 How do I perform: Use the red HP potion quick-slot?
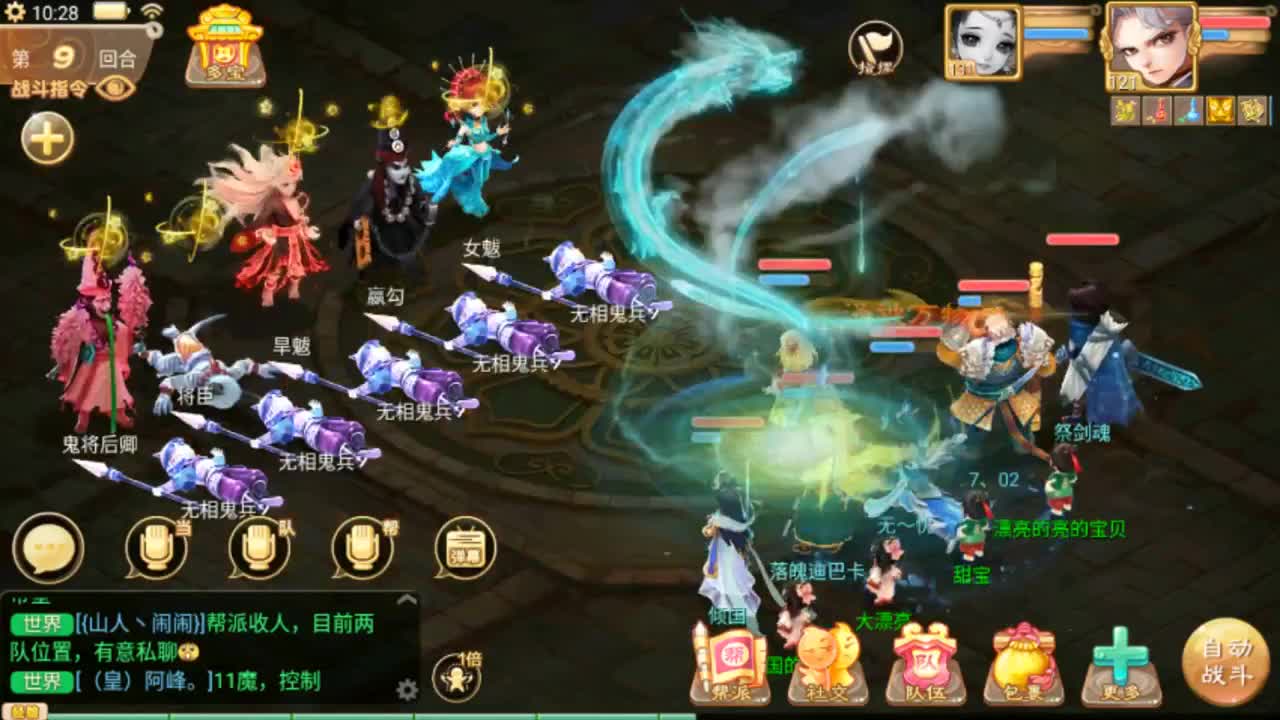1157,110
